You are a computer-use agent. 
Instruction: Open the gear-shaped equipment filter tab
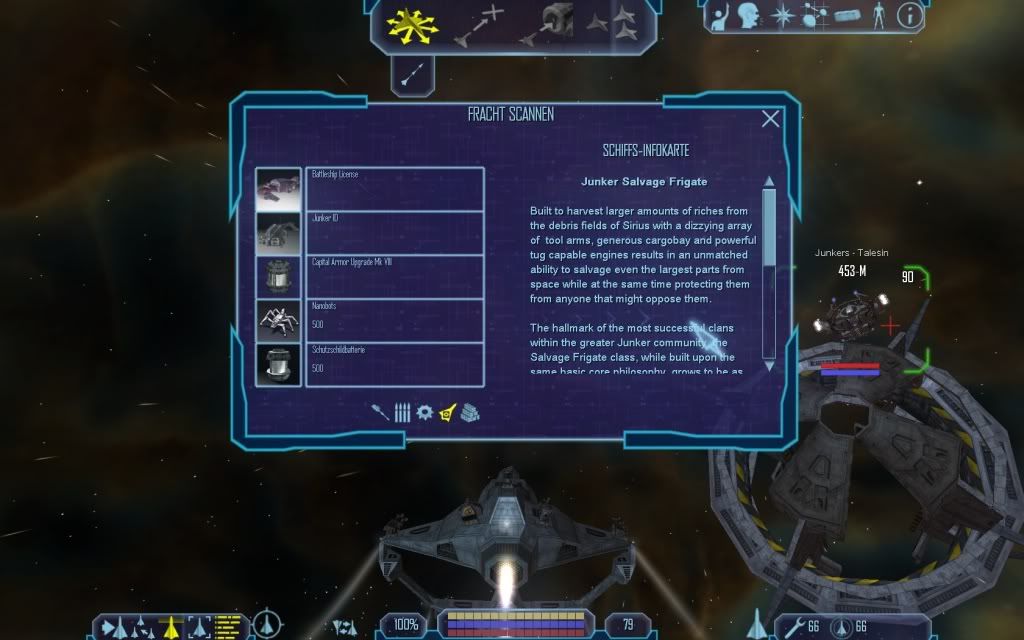424,412
